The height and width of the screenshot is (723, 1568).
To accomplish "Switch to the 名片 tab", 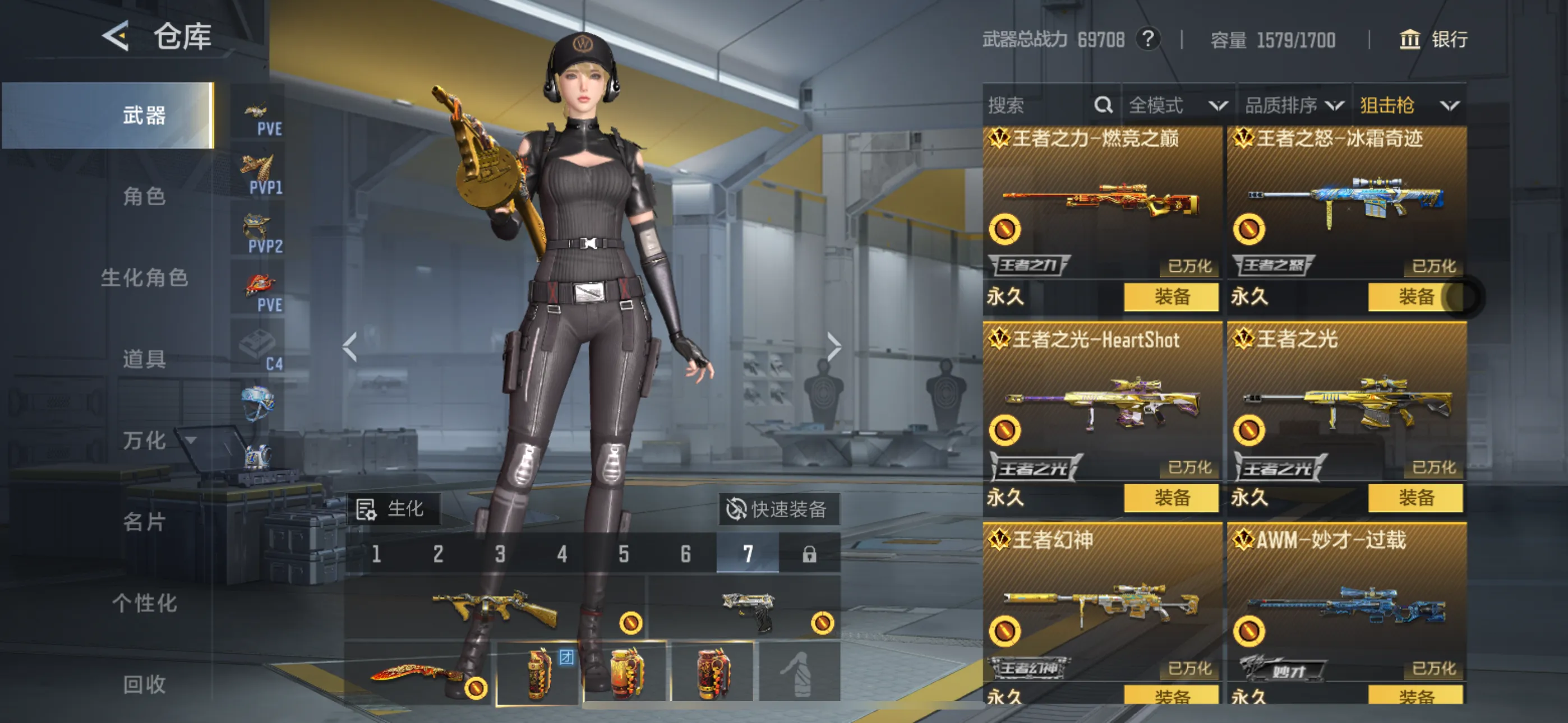I will tap(144, 522).
